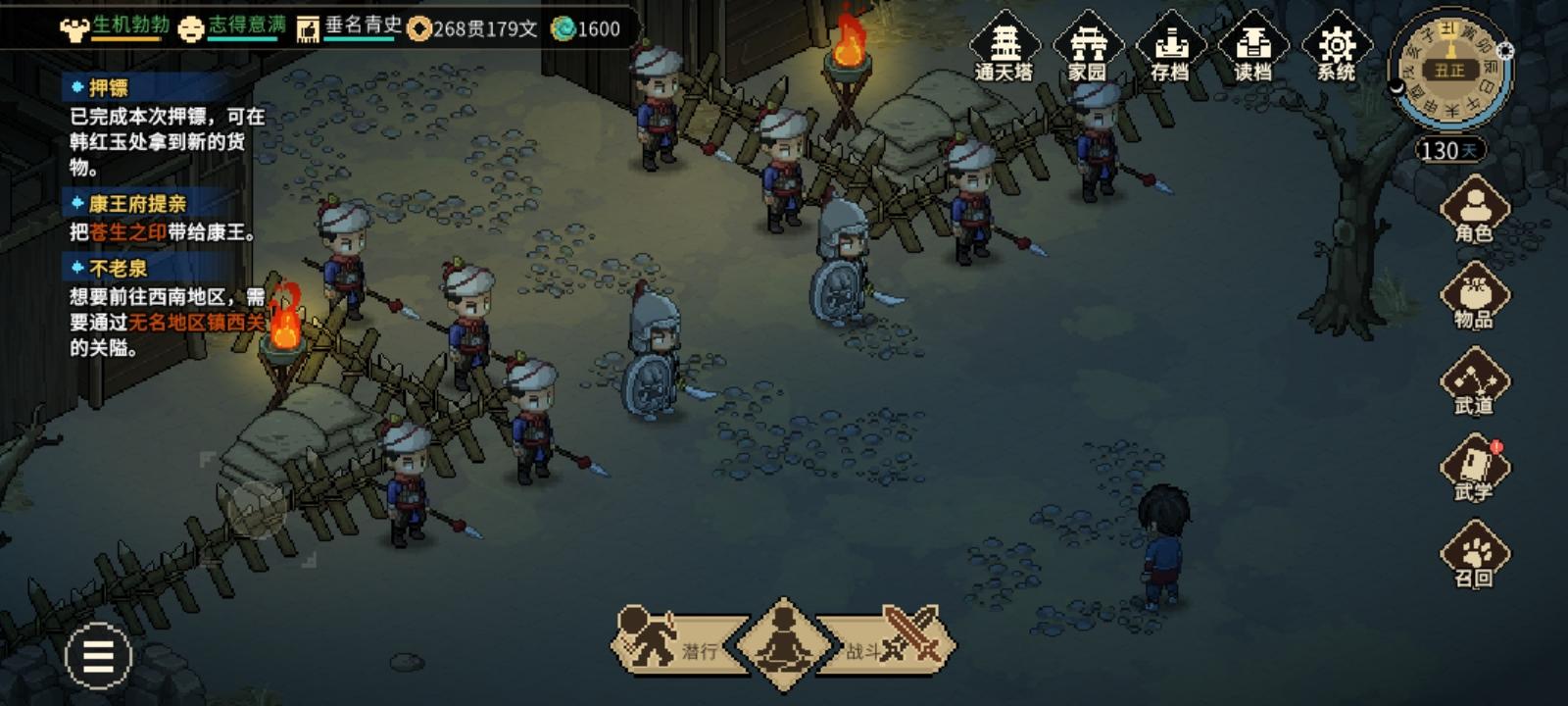
Task: Save the game via 存档 icon
Action: [x=1169, y=49]
